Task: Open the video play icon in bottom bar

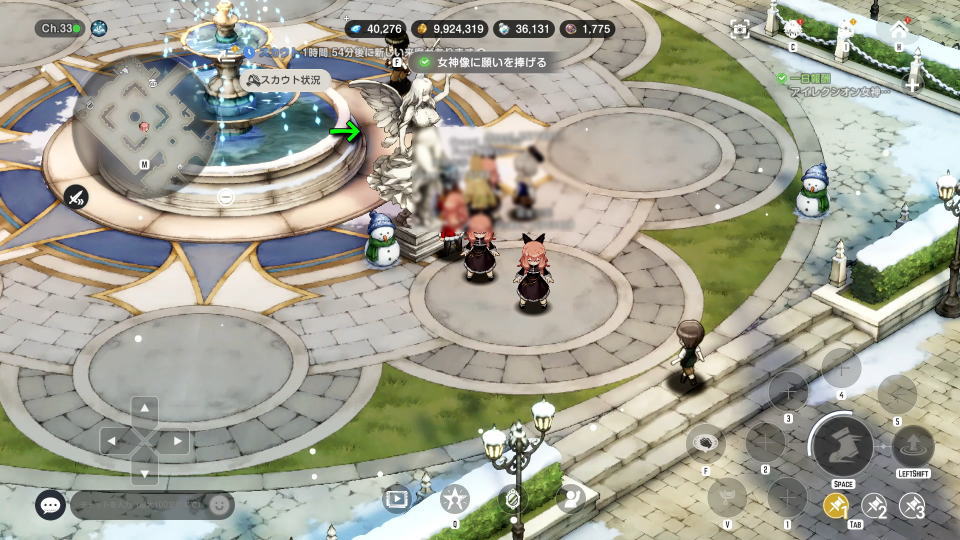Action: click(397, 497)
